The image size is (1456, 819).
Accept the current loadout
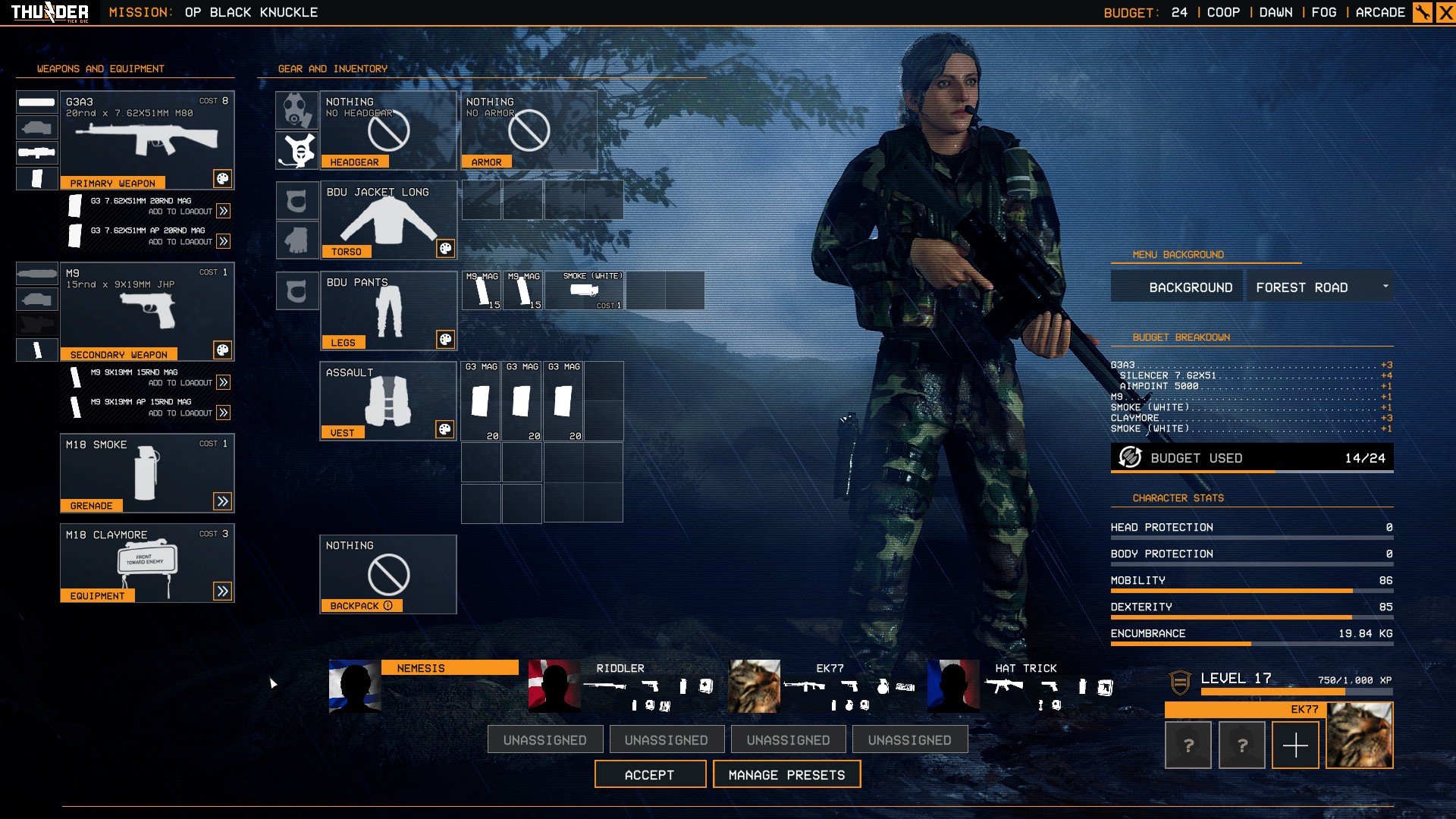(x=650, y=774)
